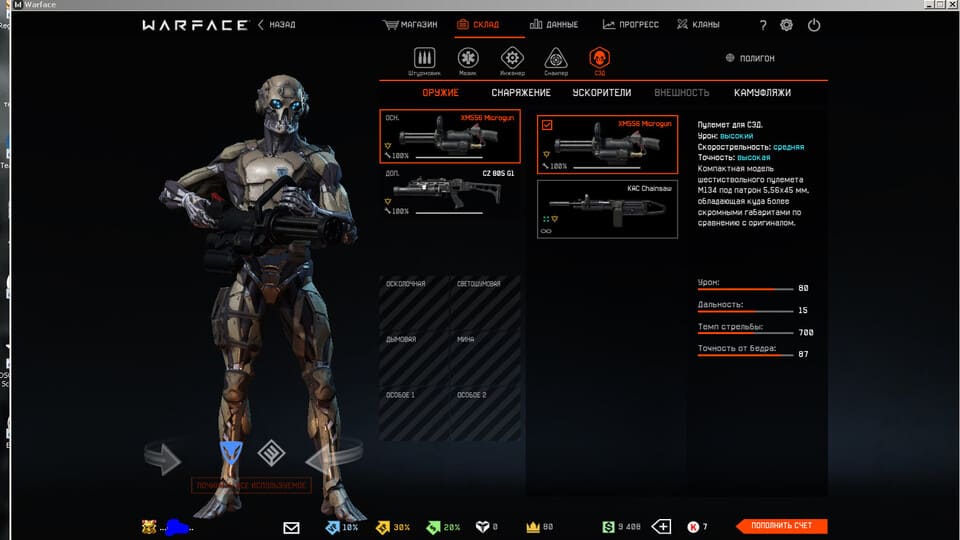Select the Инженер class icon
Viewport: 960px width, 540px height.
[x=512, y=60]
